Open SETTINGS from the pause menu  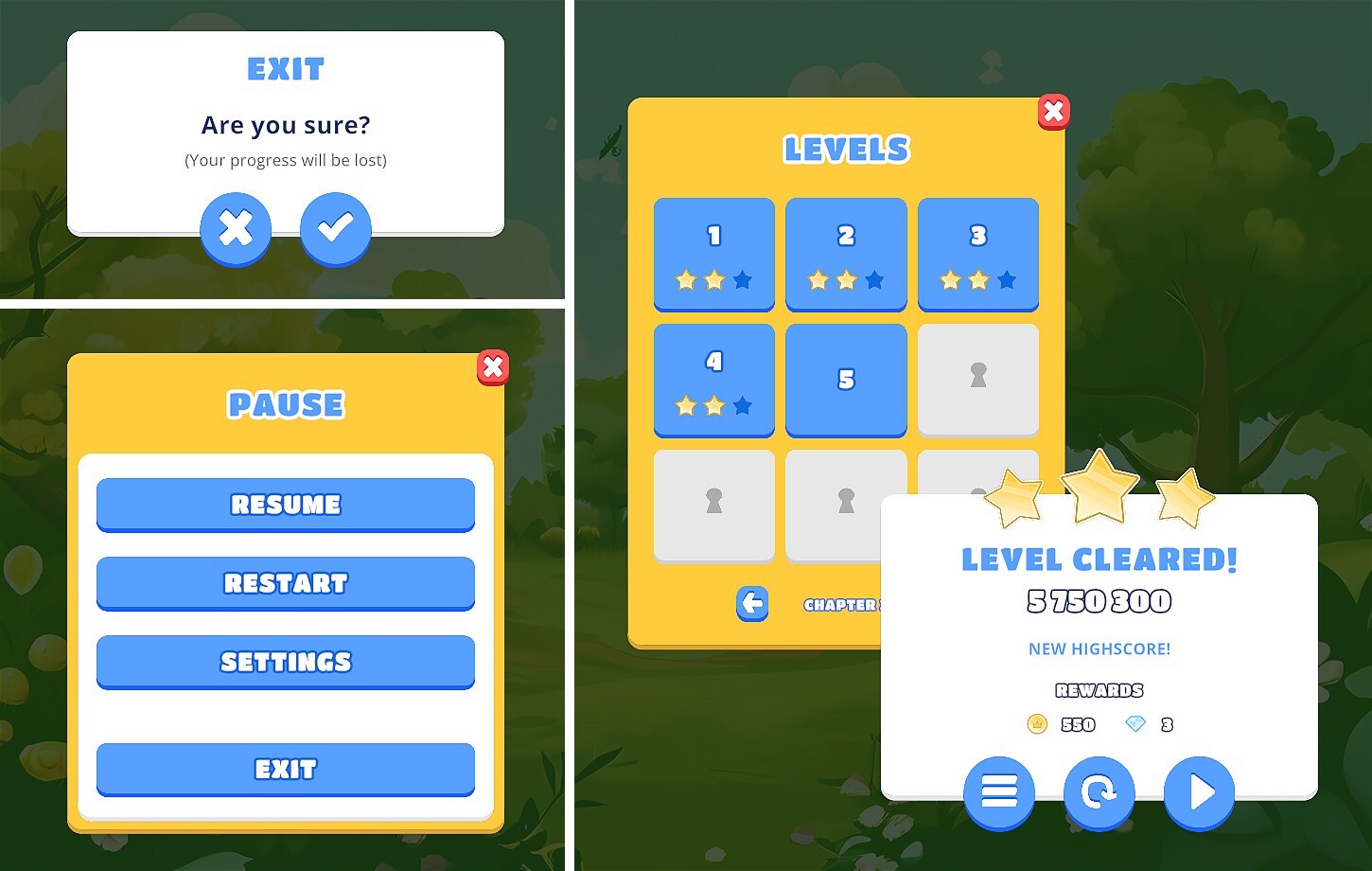(x=285, y=662)
